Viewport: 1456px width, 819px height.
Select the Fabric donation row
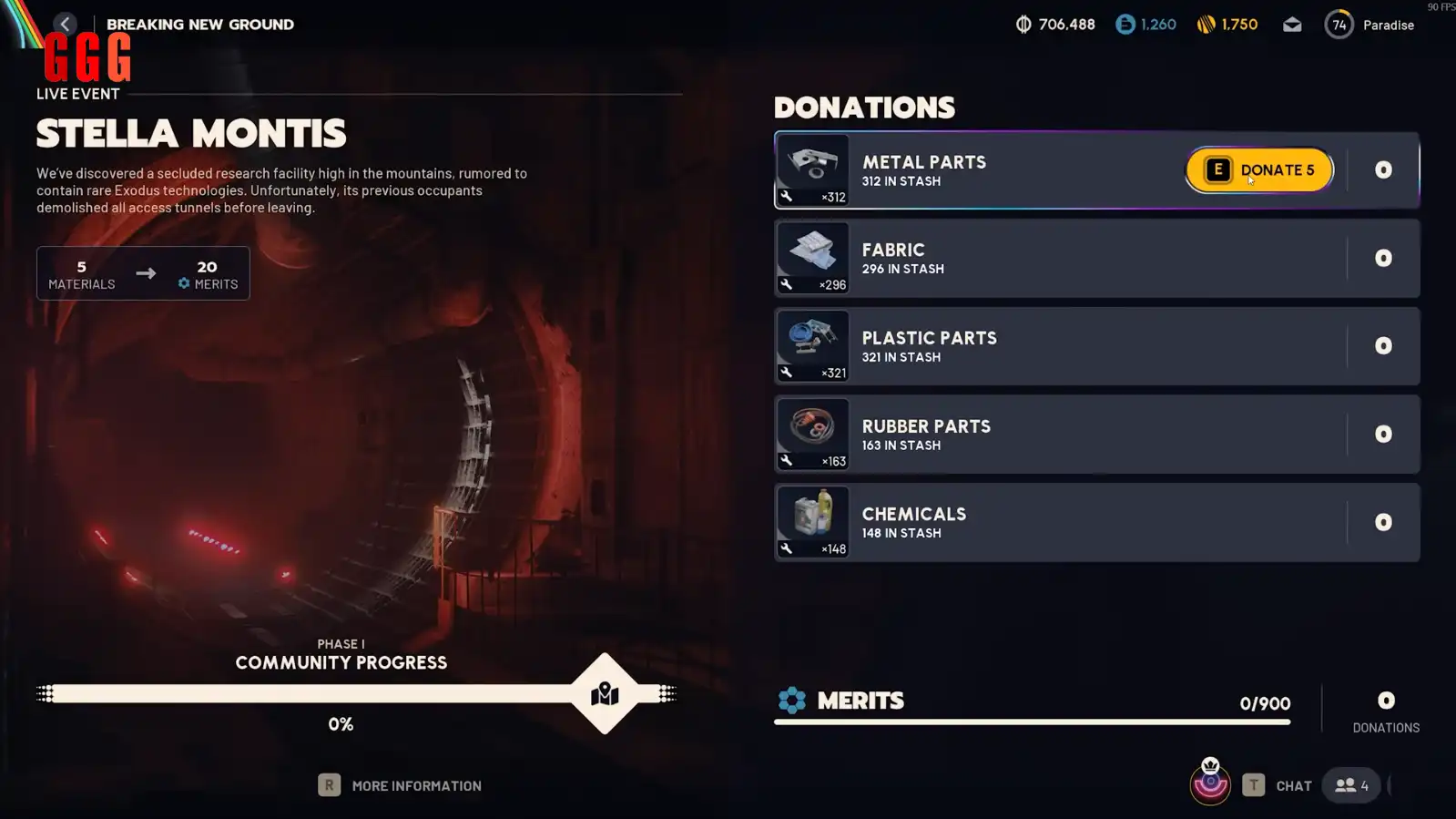click(x=1047, y=259)
